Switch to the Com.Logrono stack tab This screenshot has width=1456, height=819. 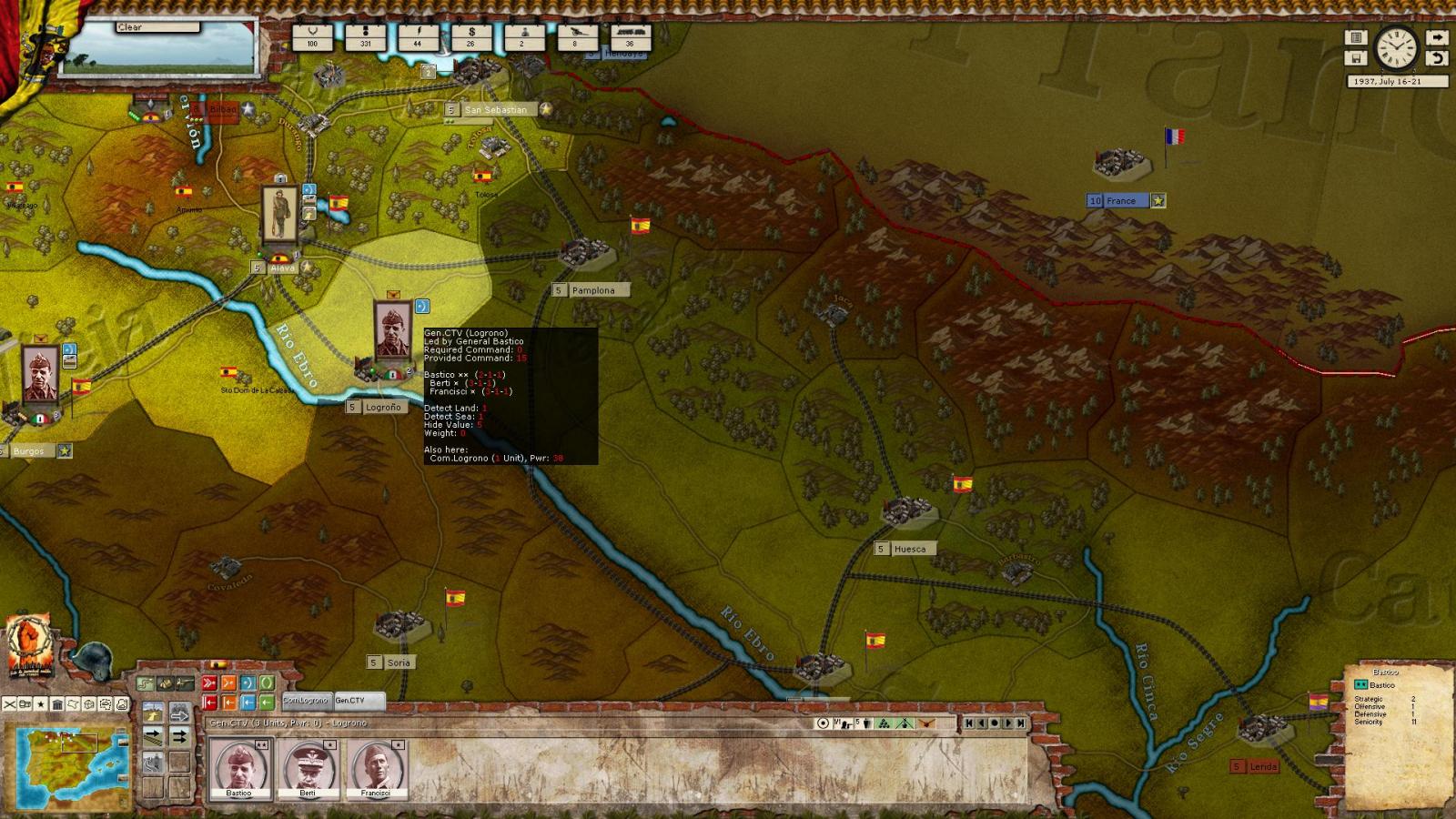307,701
